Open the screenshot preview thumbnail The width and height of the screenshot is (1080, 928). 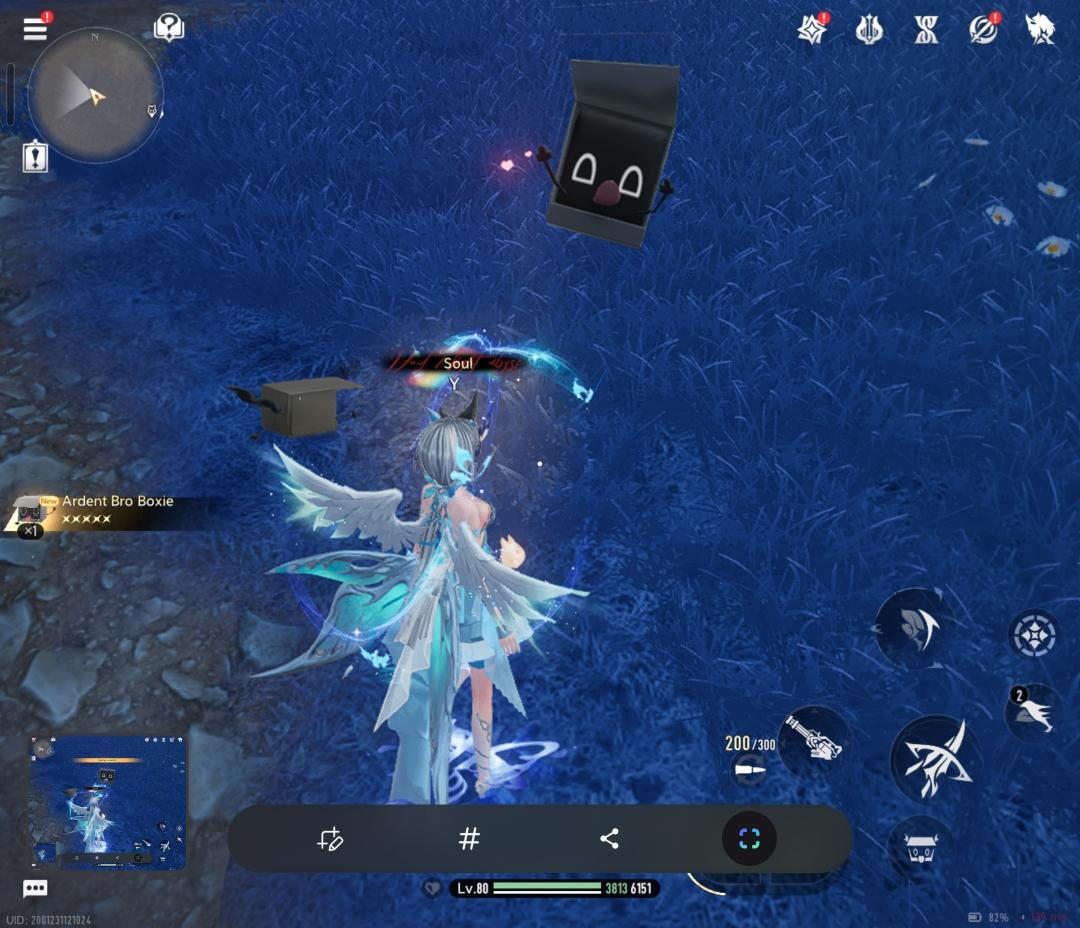[108, 802]
